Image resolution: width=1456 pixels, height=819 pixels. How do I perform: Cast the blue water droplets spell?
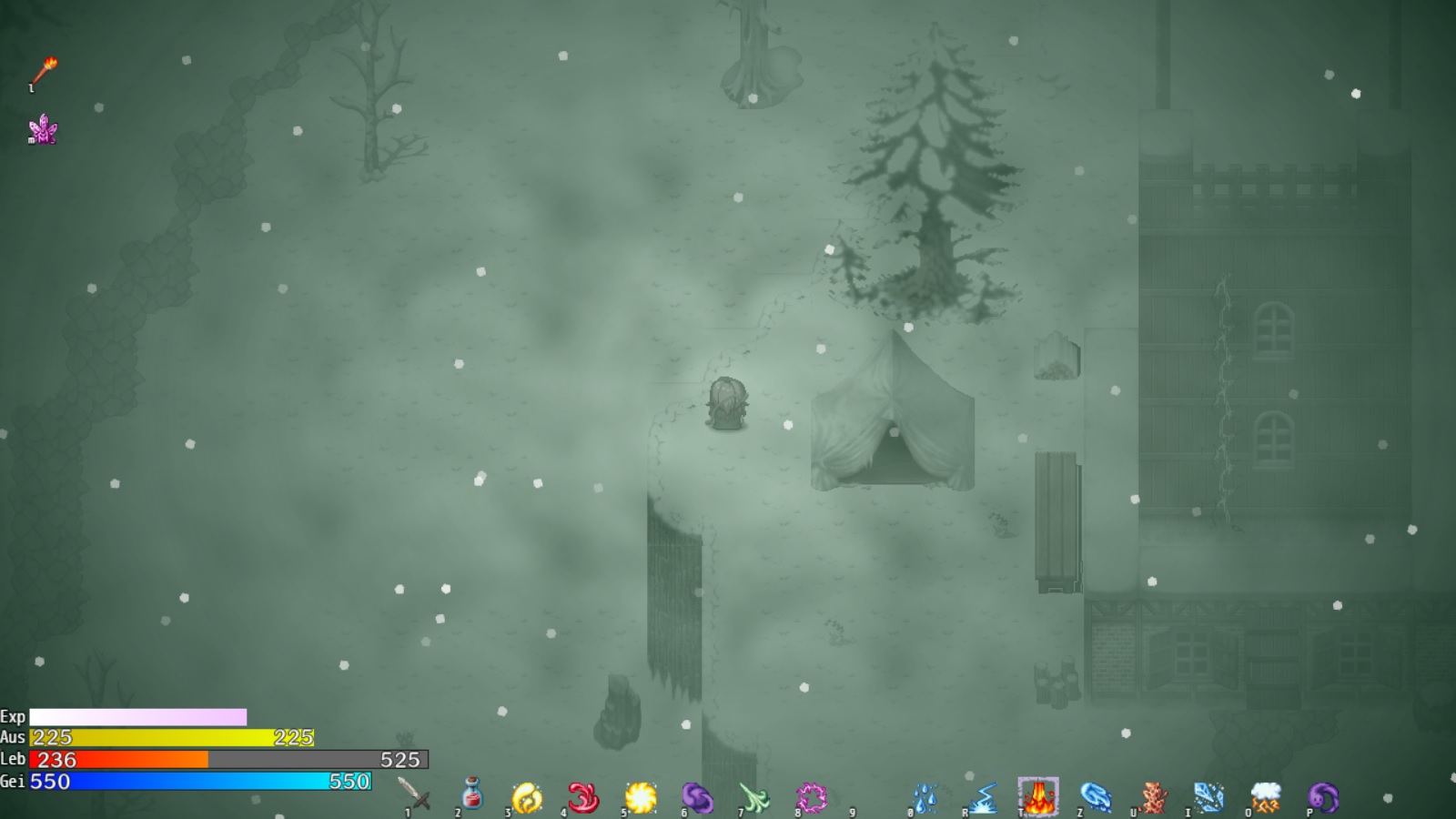click(x=925, y=797)
